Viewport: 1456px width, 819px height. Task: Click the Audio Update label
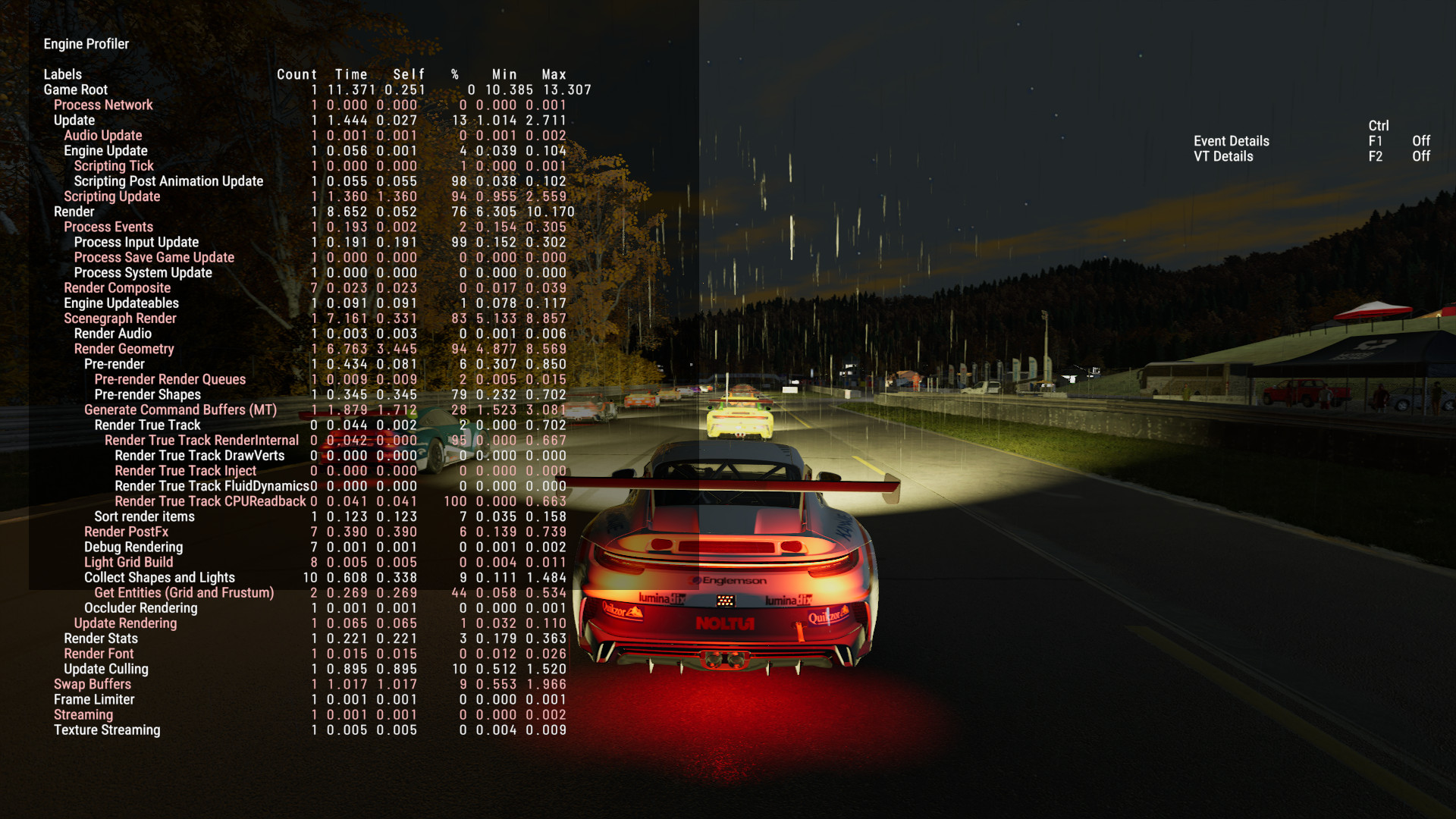point(102,135)
